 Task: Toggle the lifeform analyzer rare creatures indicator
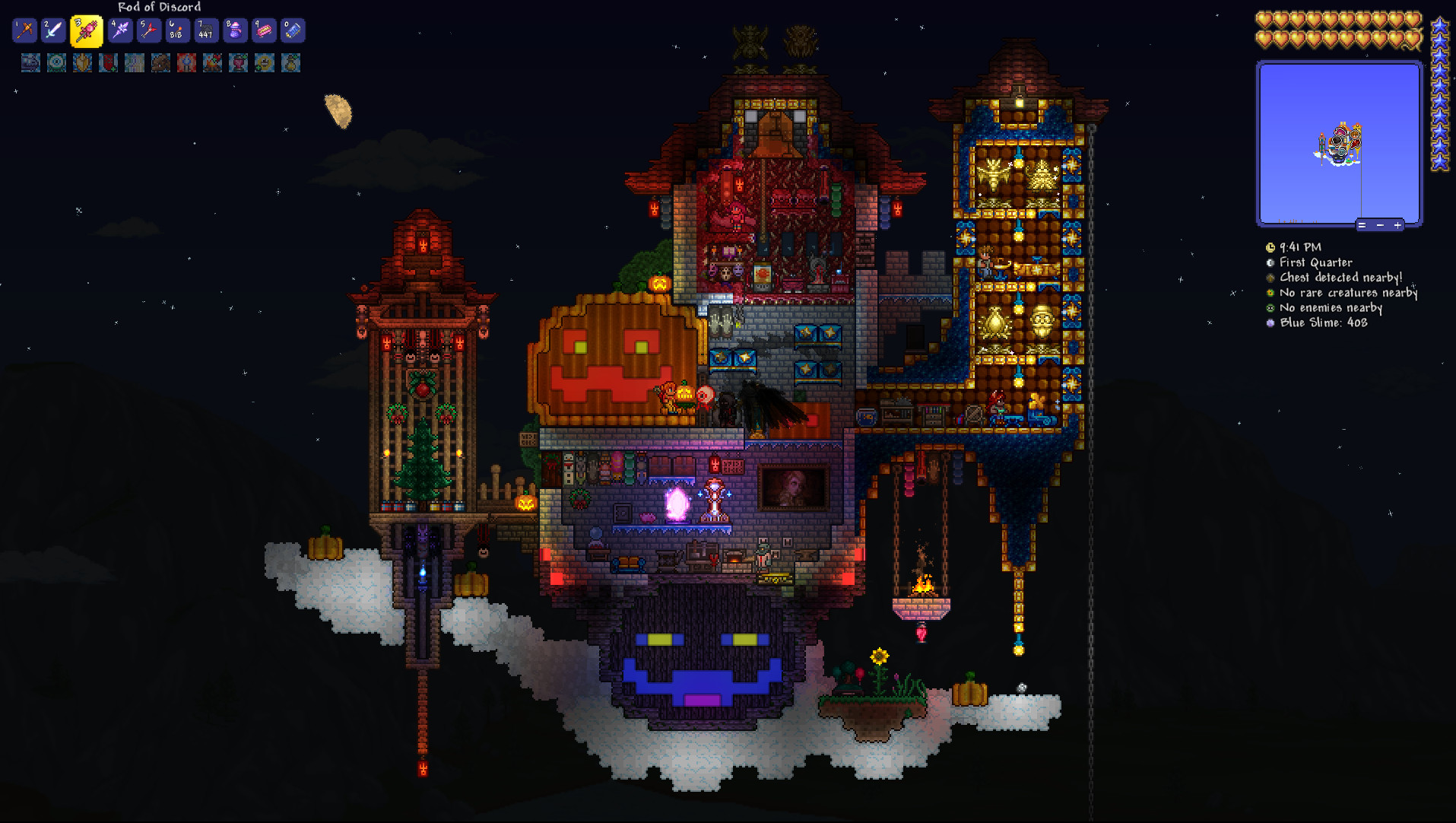point(1270,293)
